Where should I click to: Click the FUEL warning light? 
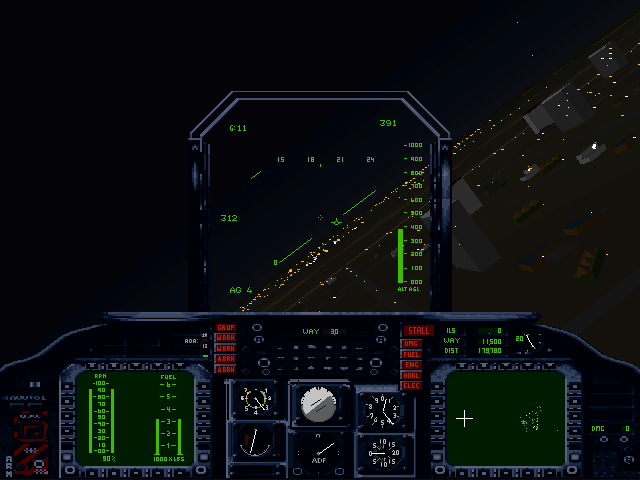(x=412, y=354)
